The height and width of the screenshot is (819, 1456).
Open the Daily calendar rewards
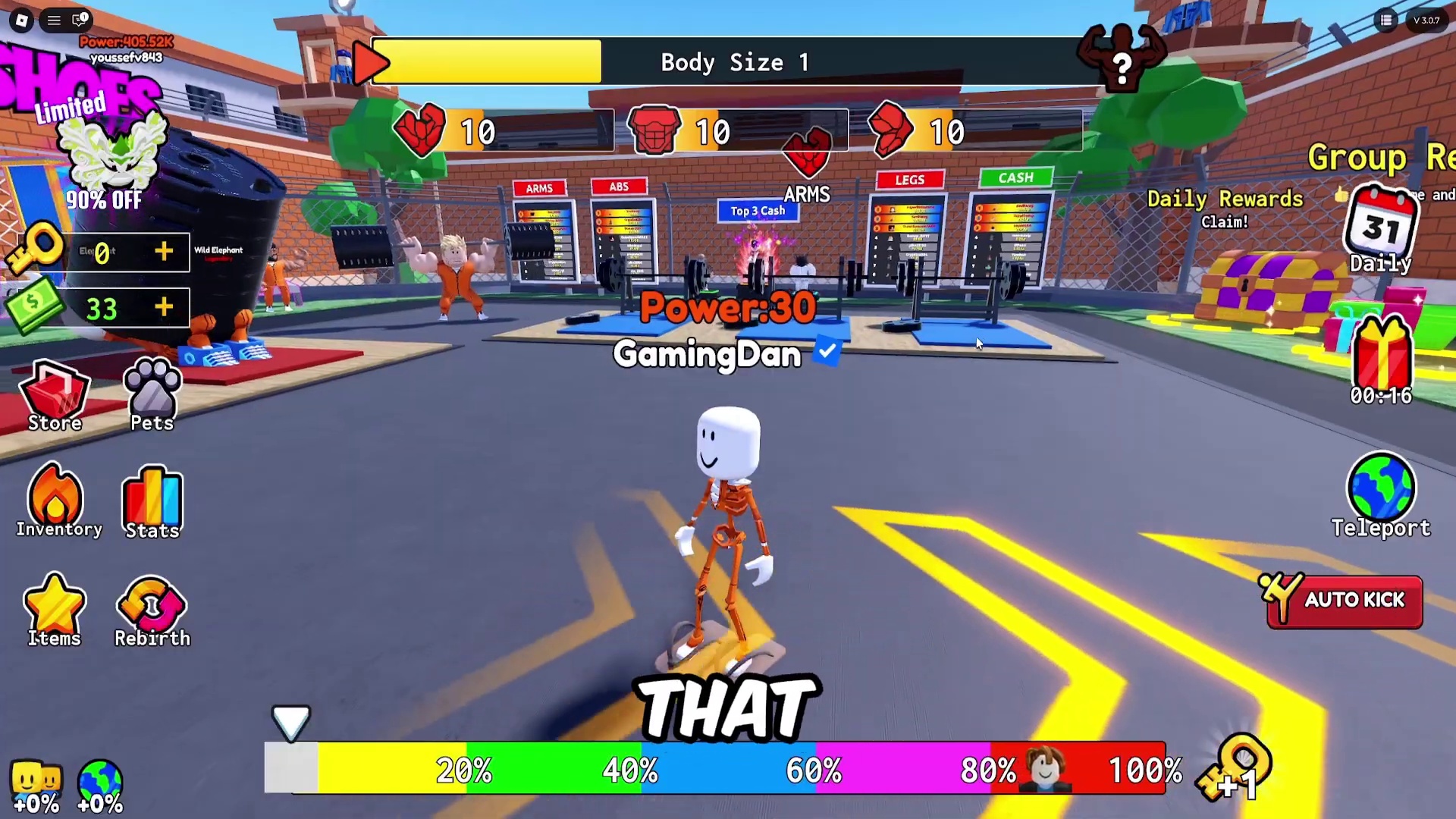(1380, 227)
